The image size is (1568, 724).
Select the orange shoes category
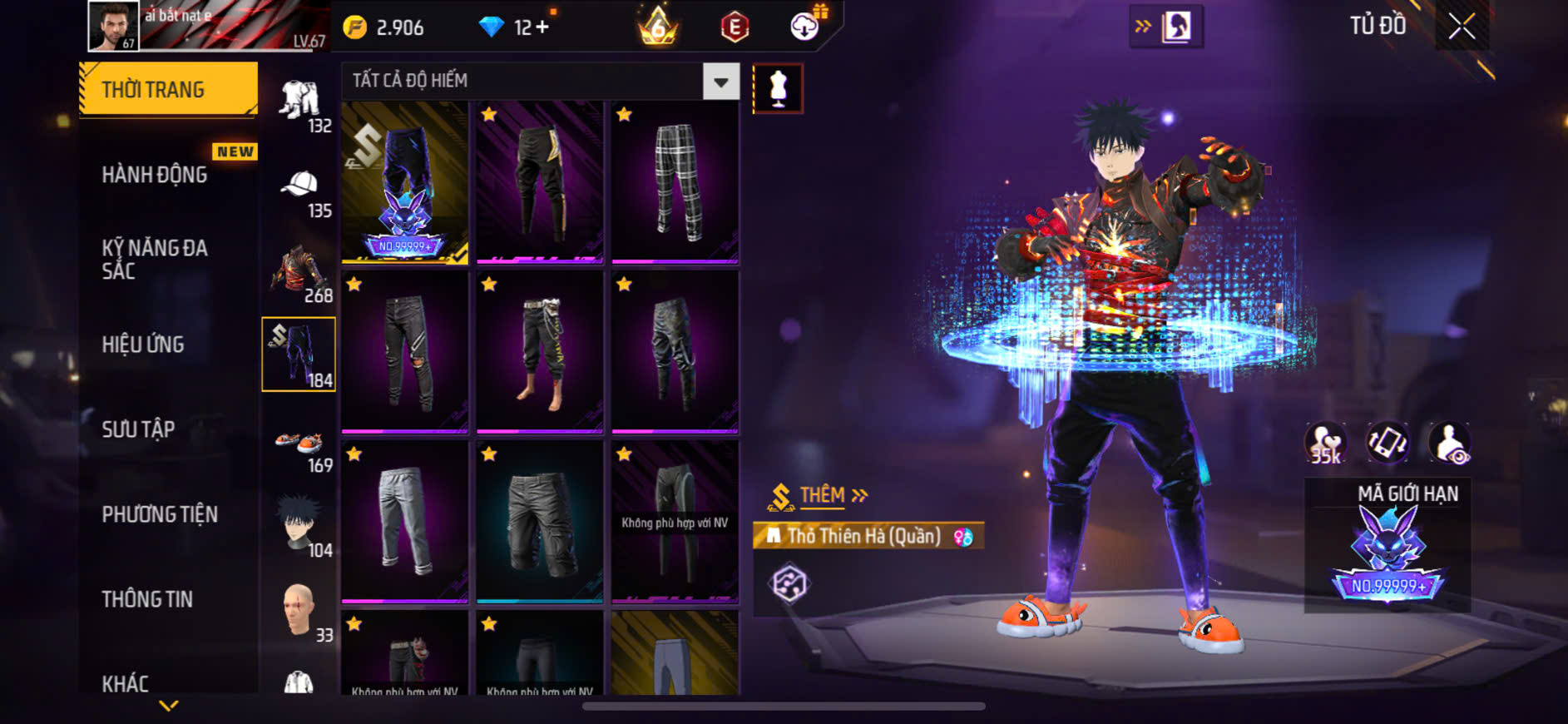(x=299, y=445)
